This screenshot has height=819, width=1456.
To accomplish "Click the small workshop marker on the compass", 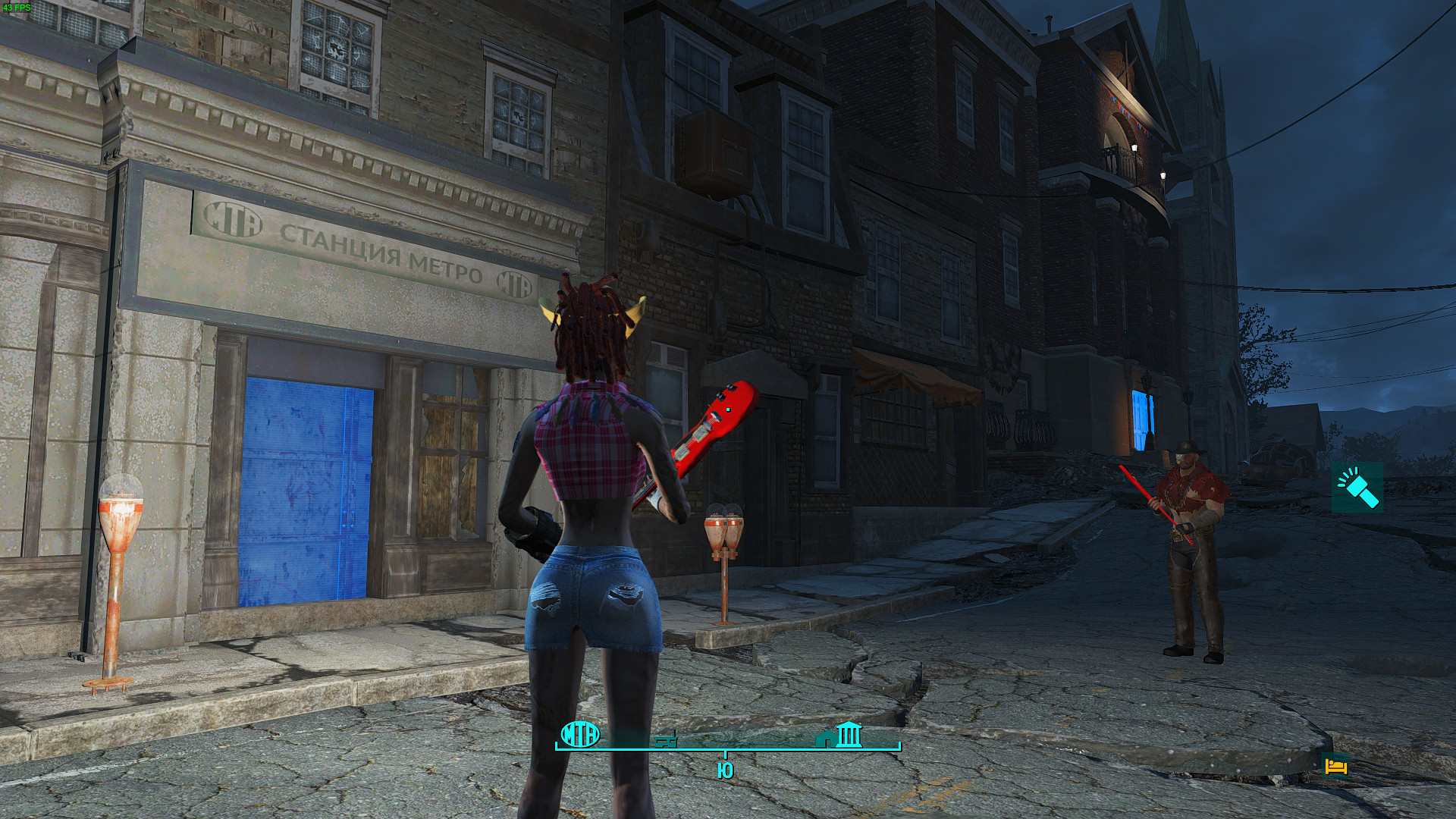I will point(666,739).
